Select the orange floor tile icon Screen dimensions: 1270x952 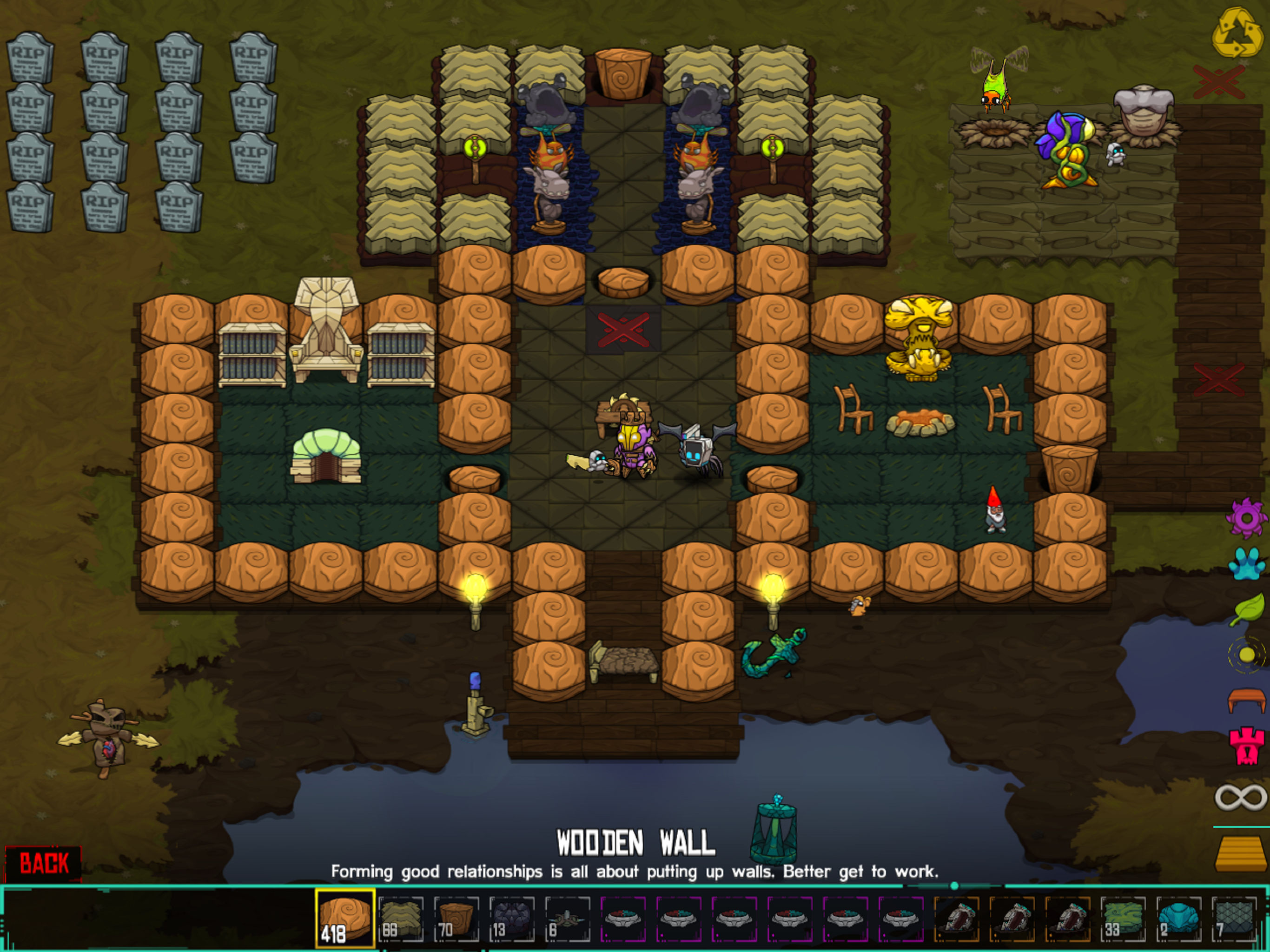click(x=1240, y=854)
